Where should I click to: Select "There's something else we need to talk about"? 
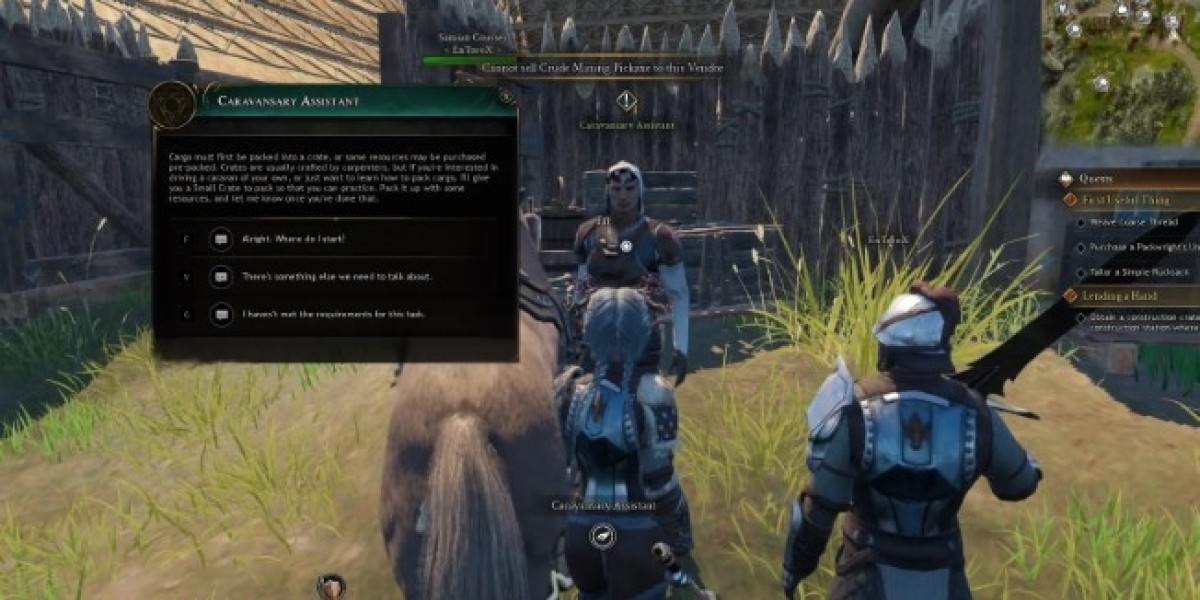click(336, 276)
